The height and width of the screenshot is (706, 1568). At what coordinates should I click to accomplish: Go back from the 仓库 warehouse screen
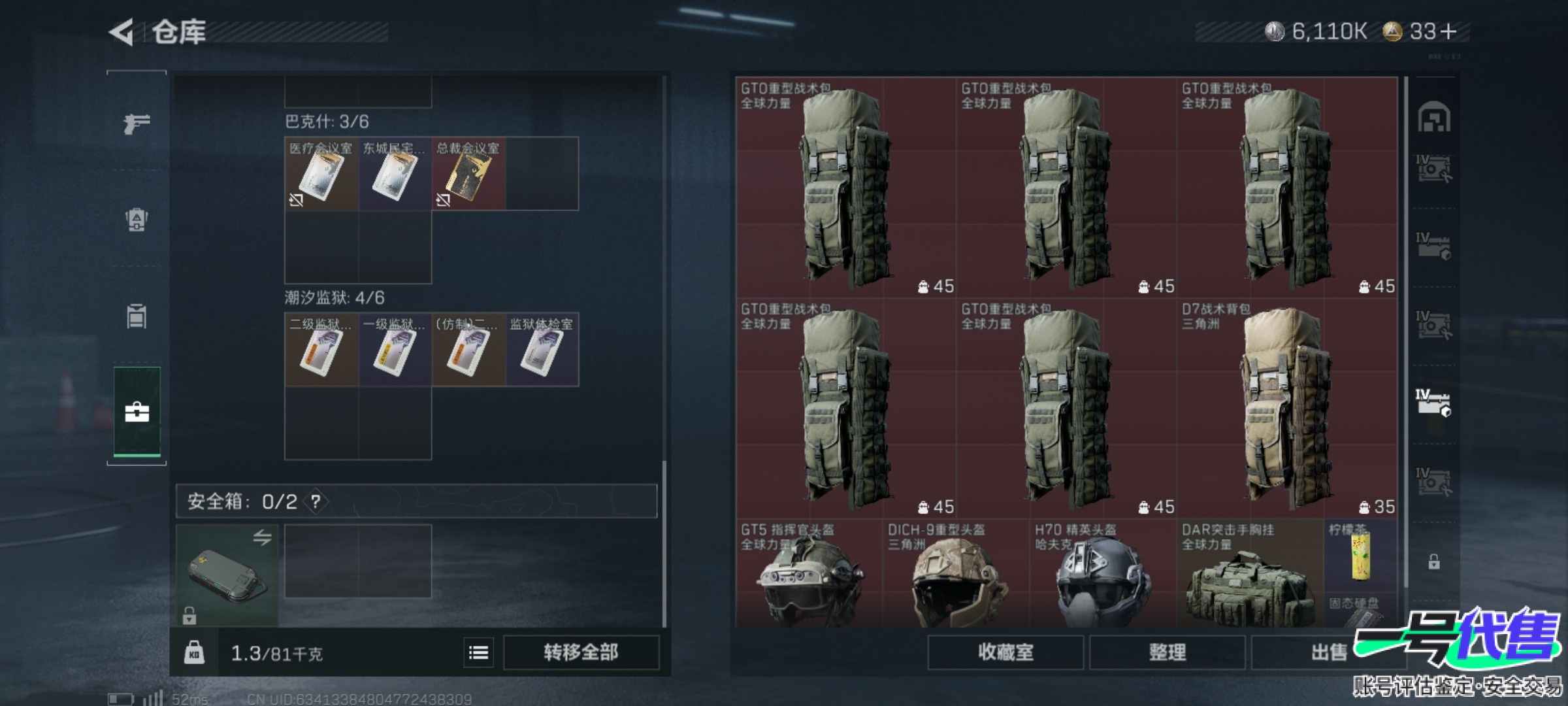(x=122, y=32)
